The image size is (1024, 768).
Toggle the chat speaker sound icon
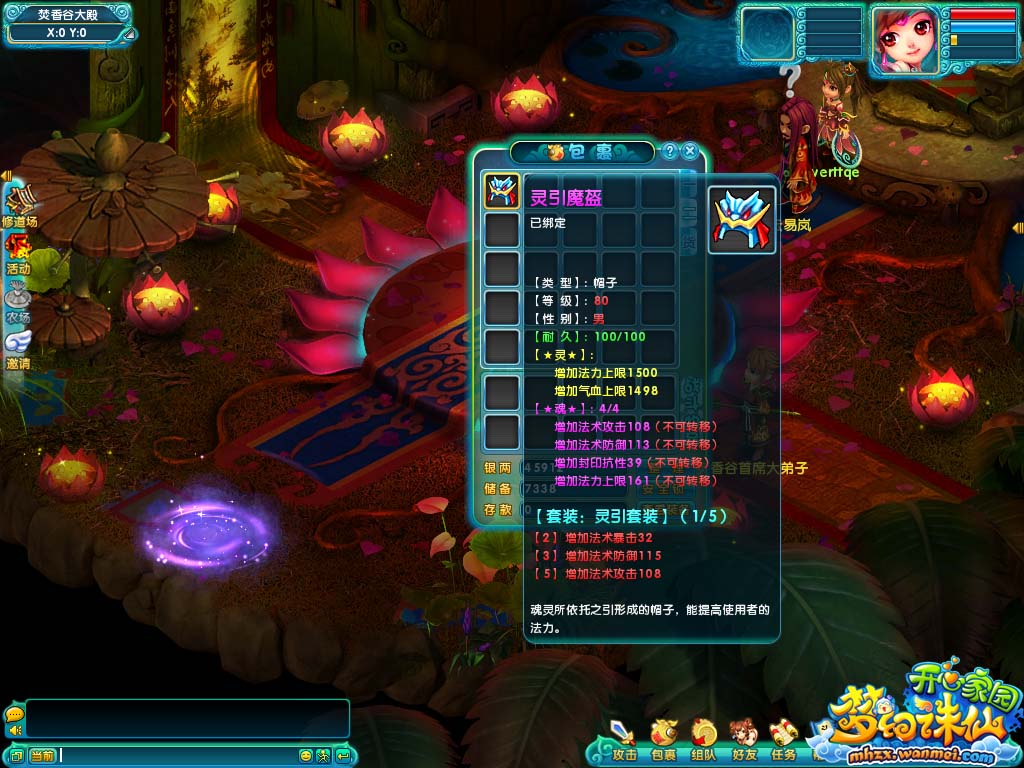click(14, 731)
